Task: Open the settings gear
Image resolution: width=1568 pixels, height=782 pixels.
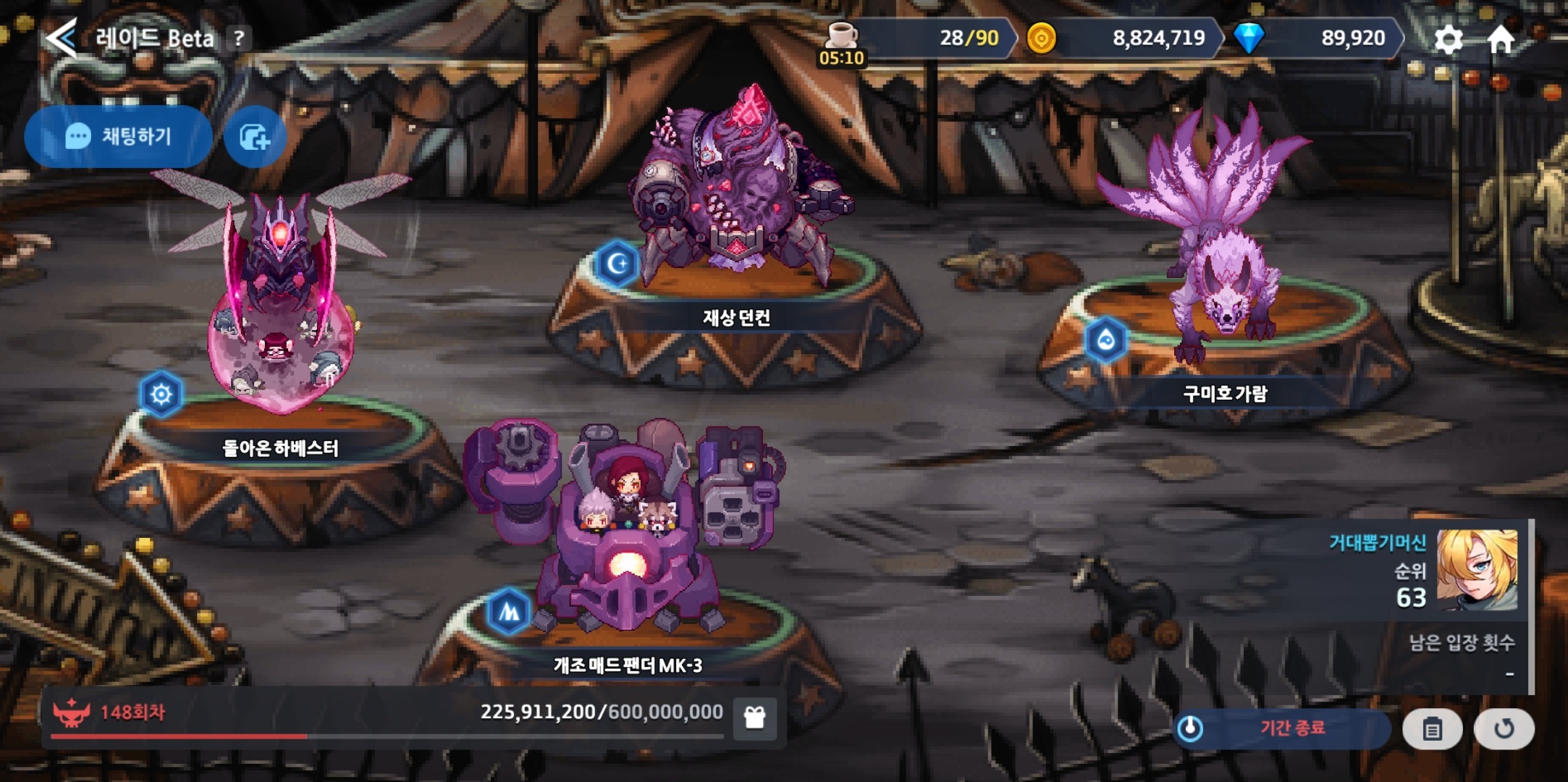Action: click(1449, 39)
